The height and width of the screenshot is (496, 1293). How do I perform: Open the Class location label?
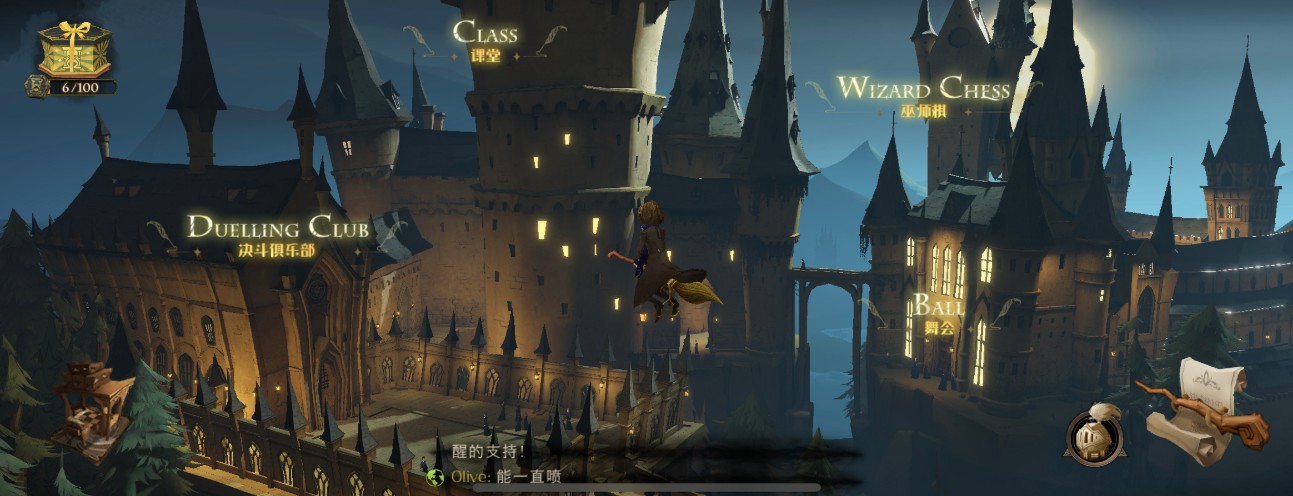pos(485,38)
